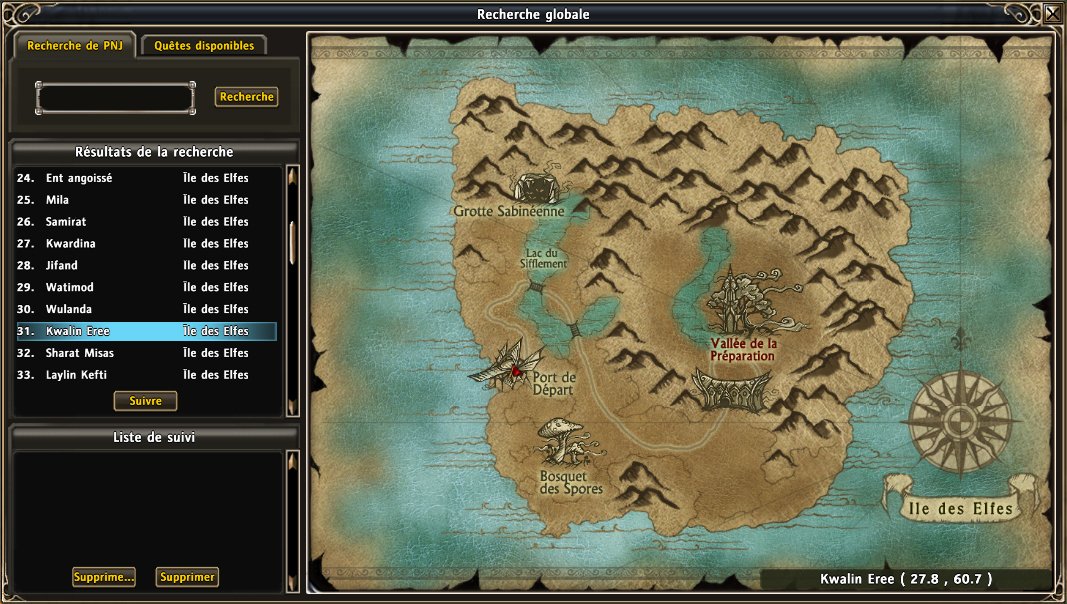Select the Recherche de PNJ tab
1067x604 pixels.
point(75,46)
